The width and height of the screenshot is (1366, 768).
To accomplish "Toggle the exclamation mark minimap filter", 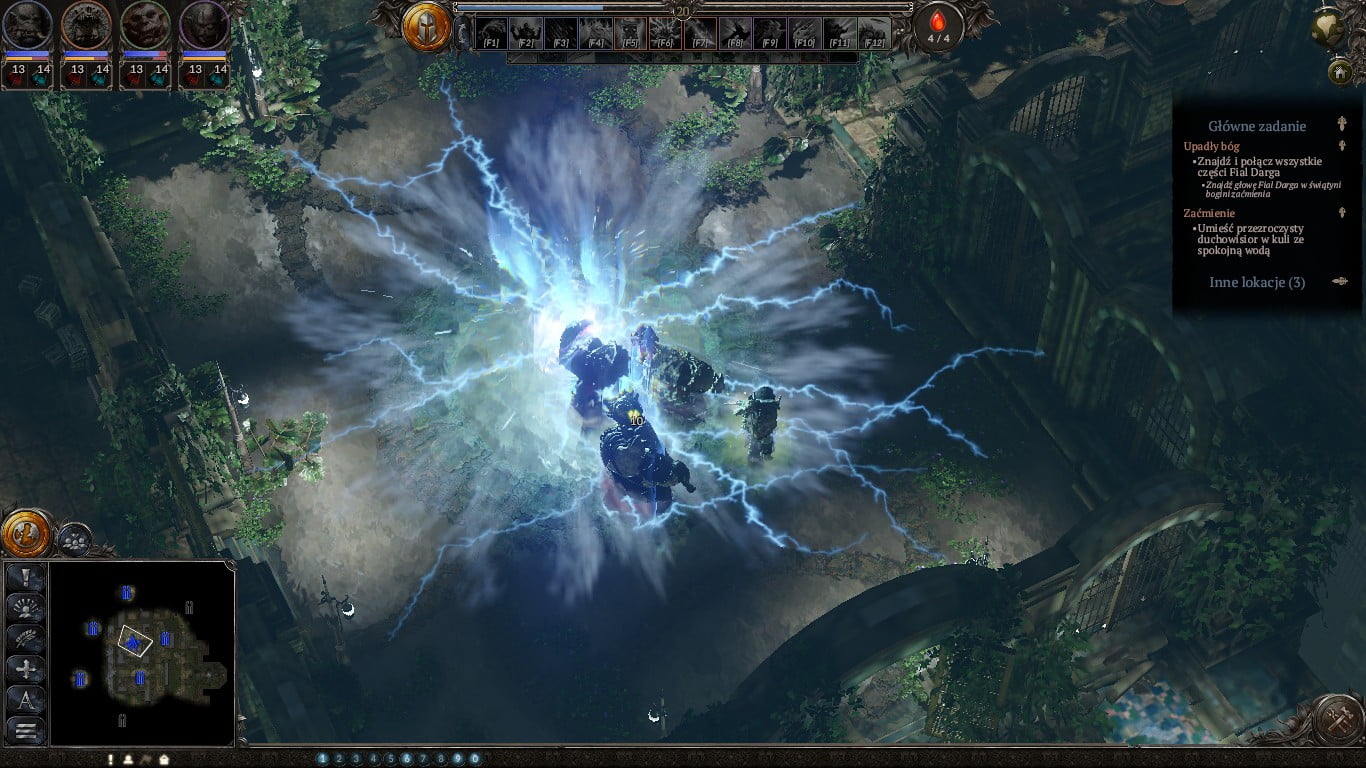I will [x=26, y=577].
